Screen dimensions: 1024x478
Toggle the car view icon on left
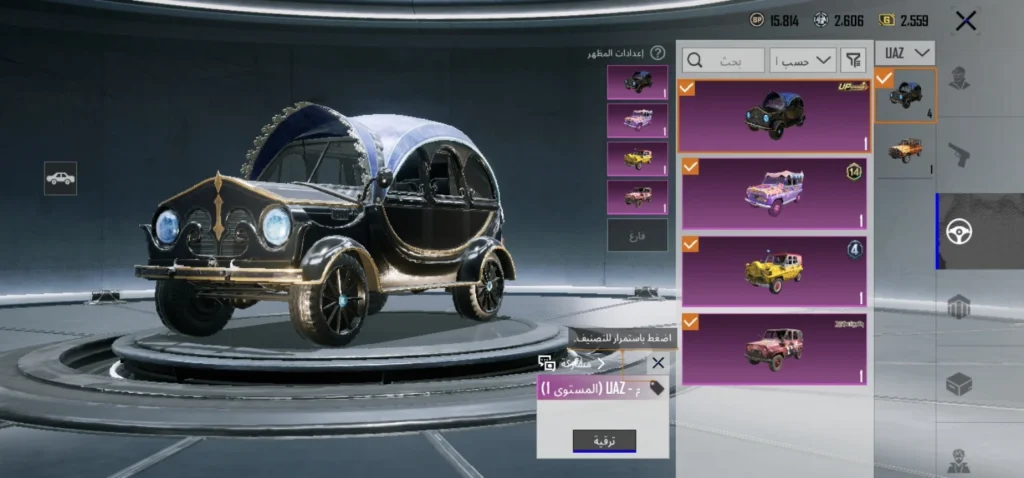[x=60, y=178]
